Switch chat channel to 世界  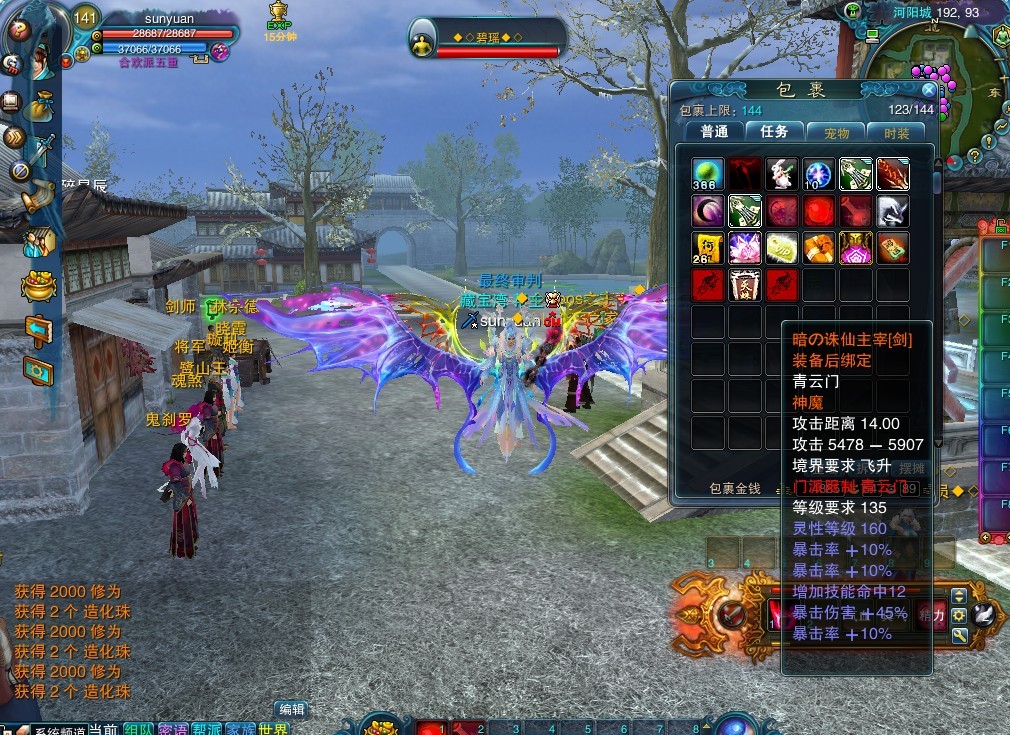click(273, 729)
